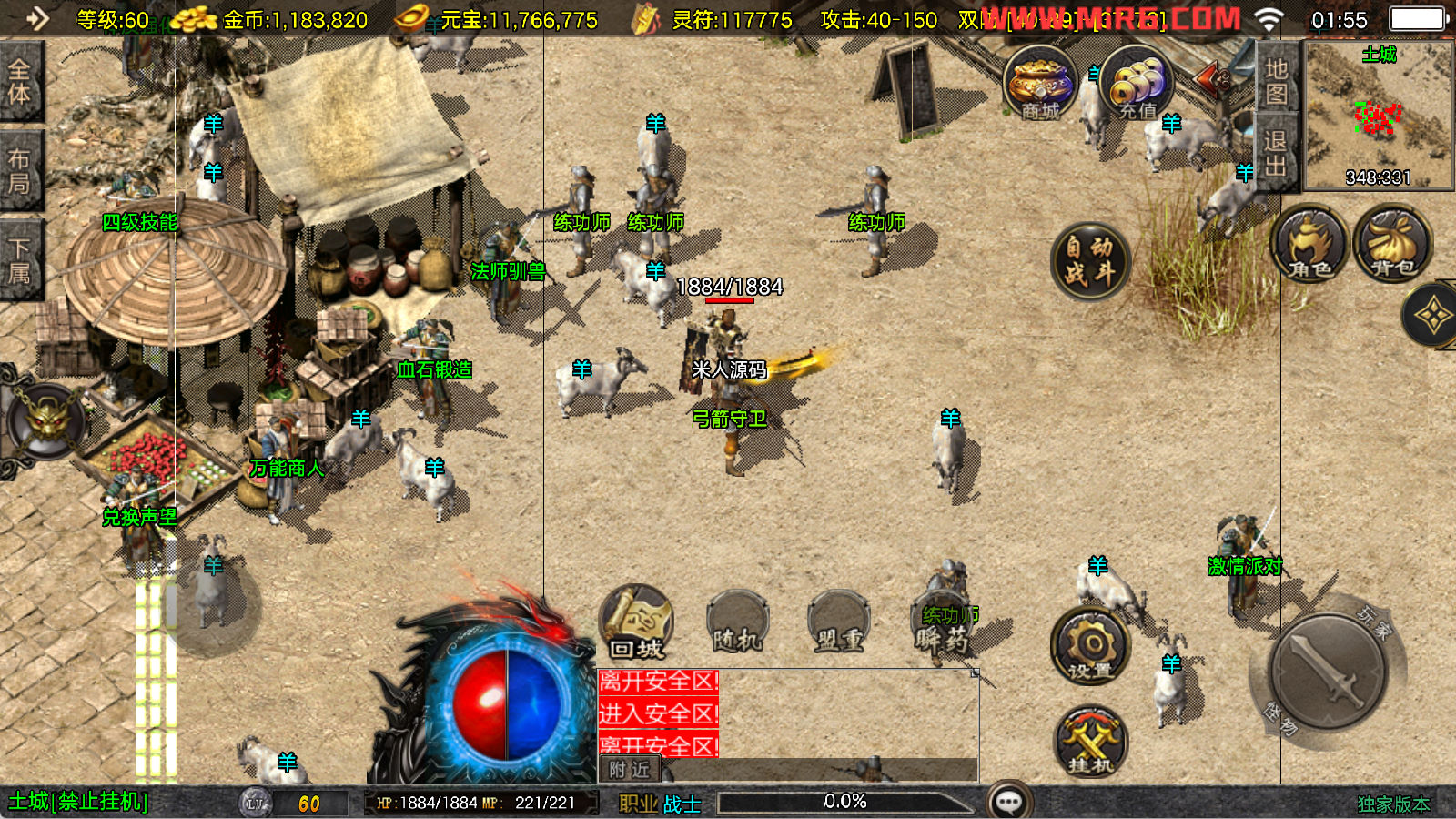Select the 布局 tab
Screen dimensions: 1456x819
pyautogui.click(x=19, y=171)
